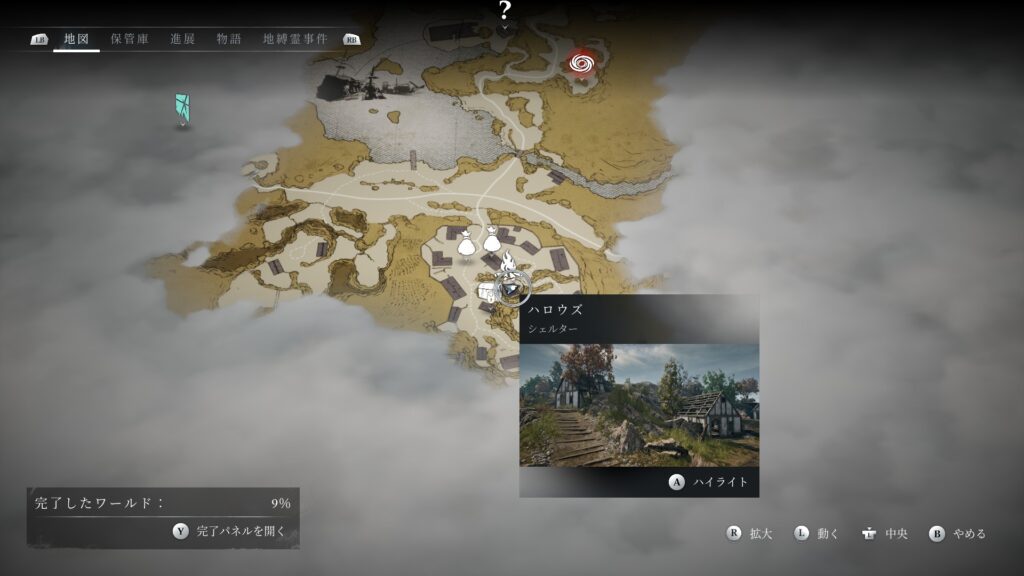This screenshot has height=576, width=1024.
Task: Highlight the shelter with ハイライト
Action: pyautogui.click(x=709, y=482)
